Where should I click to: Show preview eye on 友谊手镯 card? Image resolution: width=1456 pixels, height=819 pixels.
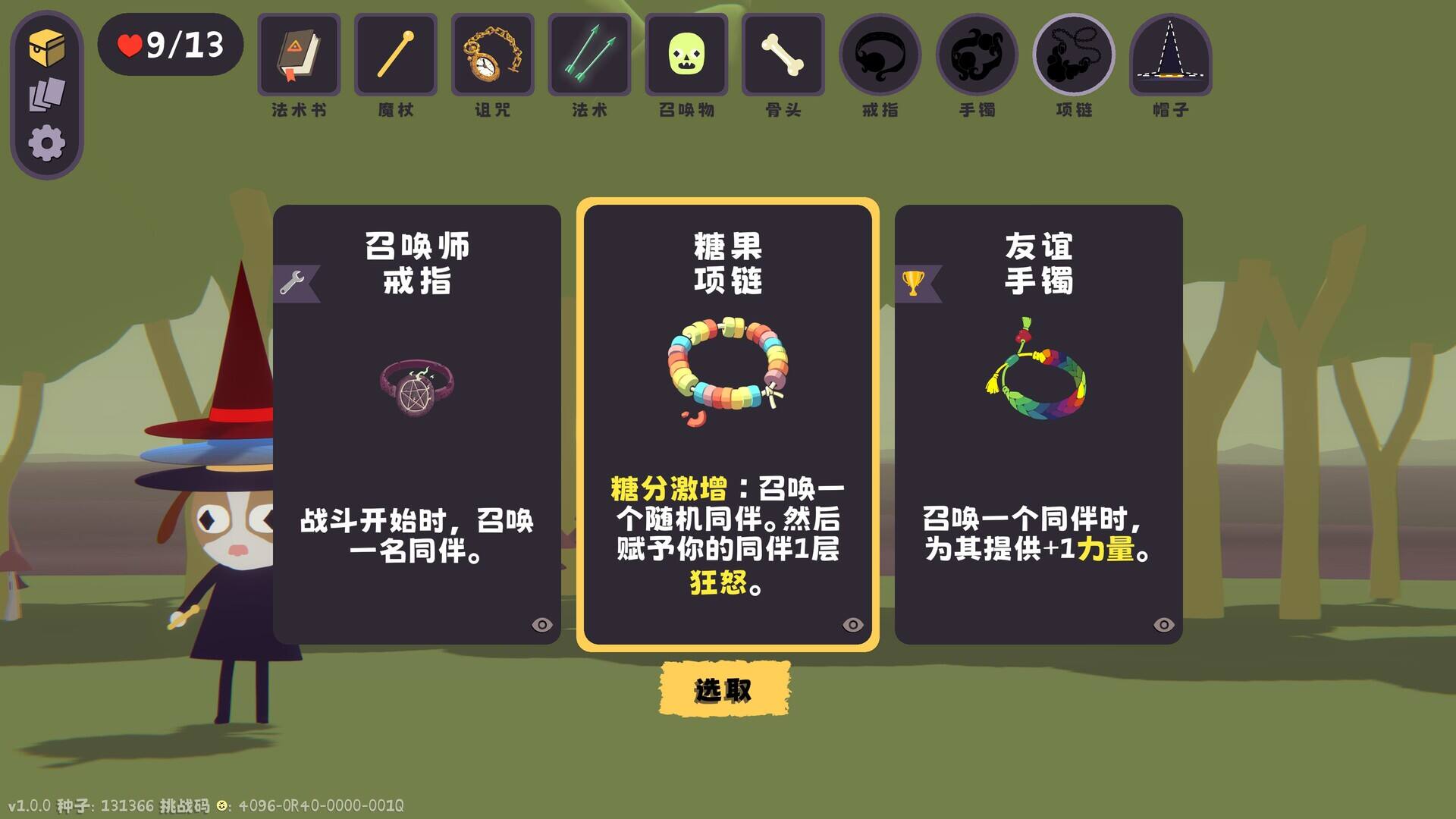pyautogui.click(x=1163, y=623)
